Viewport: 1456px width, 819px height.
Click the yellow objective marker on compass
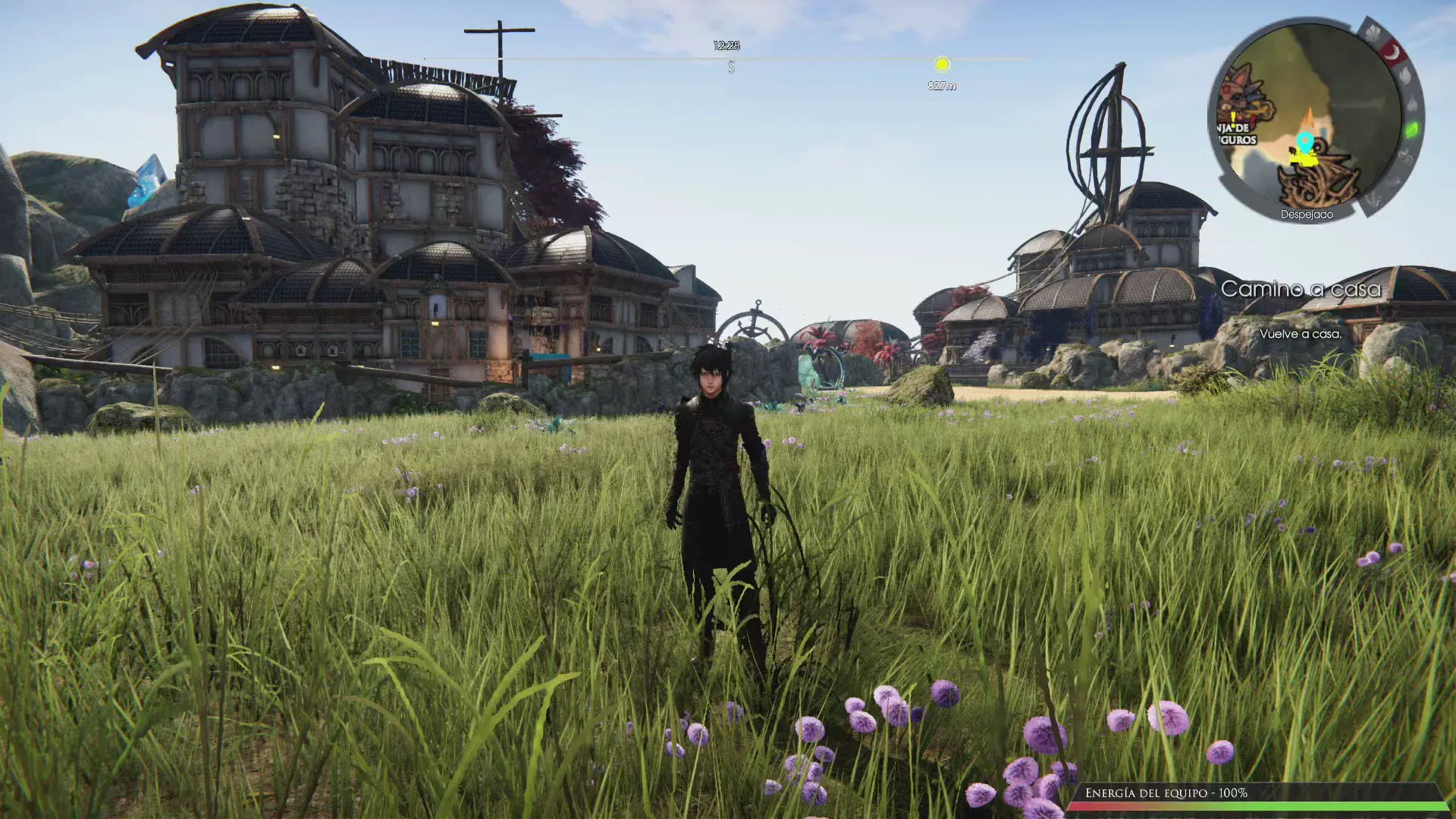pyautogui.click(x=942, y=64)
